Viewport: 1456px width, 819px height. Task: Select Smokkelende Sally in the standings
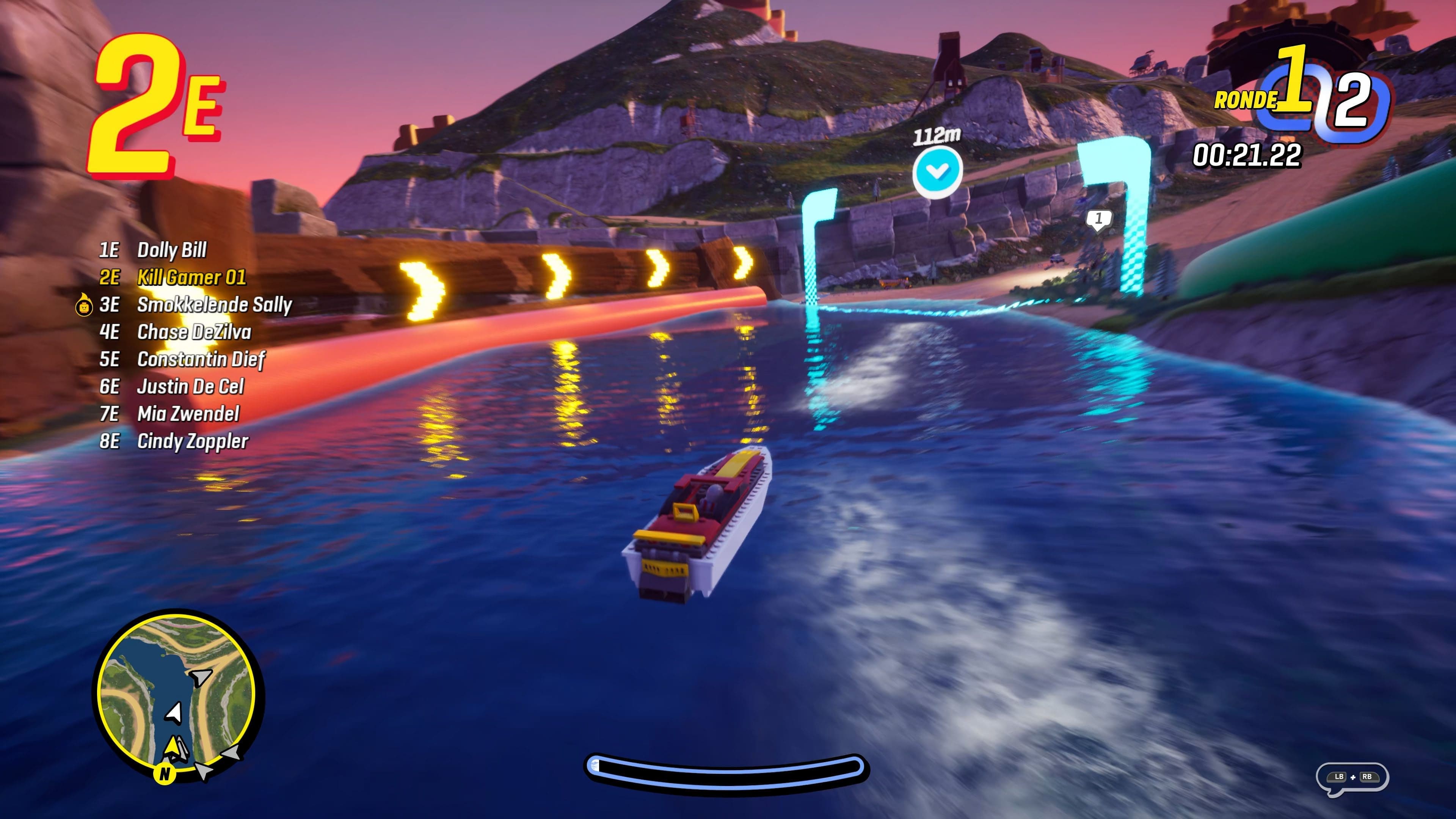[x=213, y=304]
